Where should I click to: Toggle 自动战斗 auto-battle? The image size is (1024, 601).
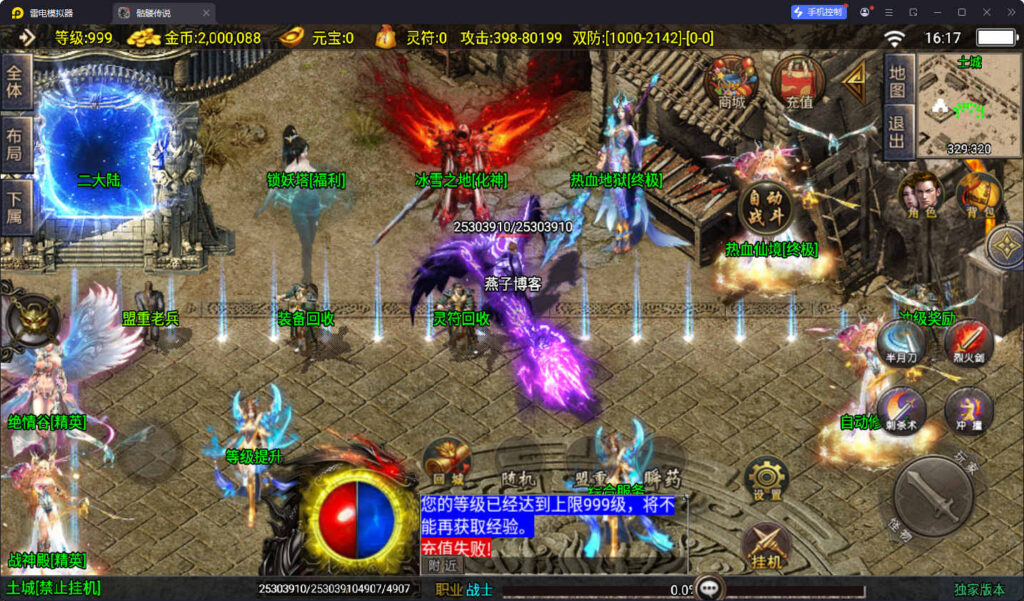click(x=765, y=206)
